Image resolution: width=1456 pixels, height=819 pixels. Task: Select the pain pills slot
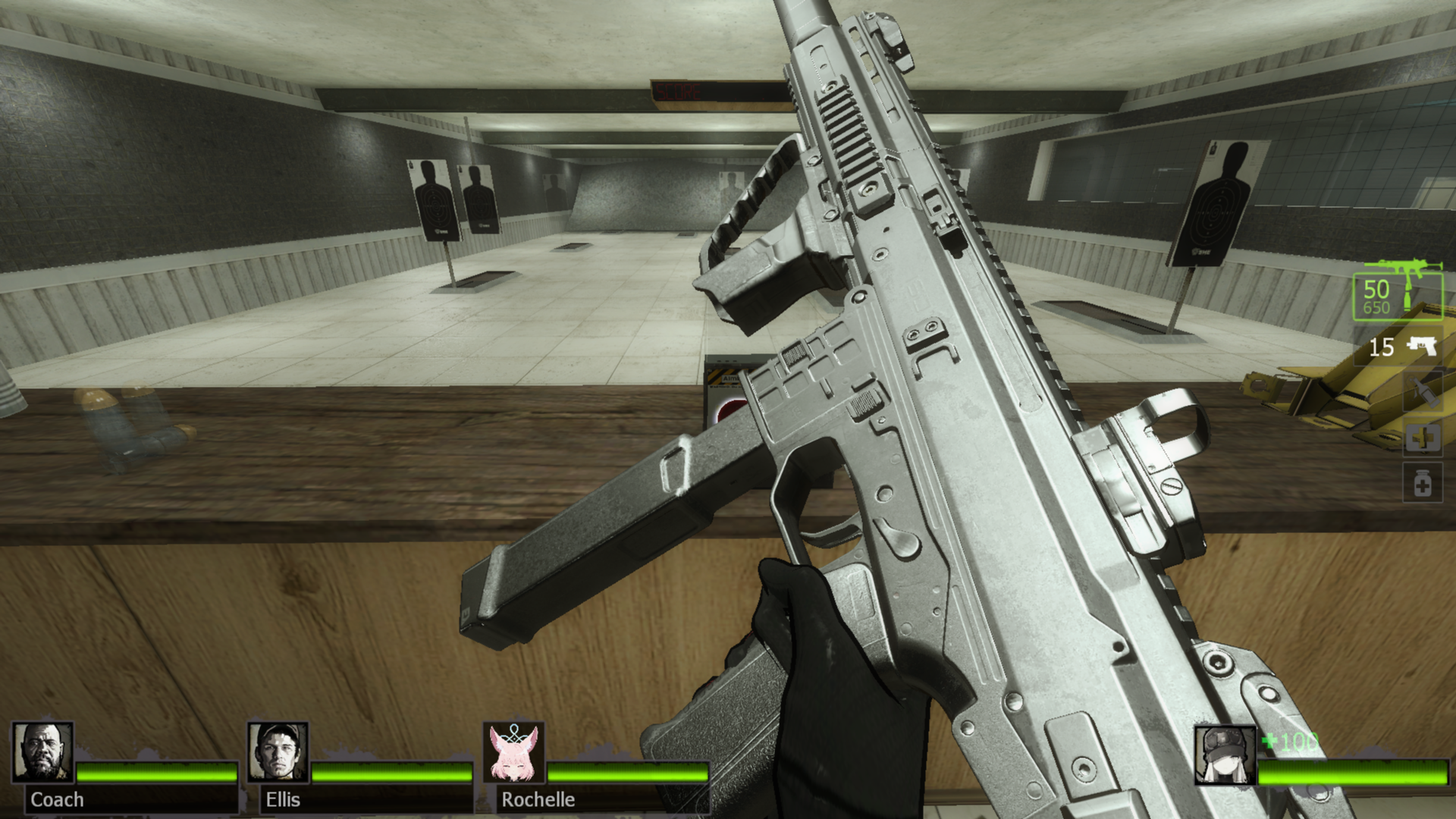[1422, 483]
